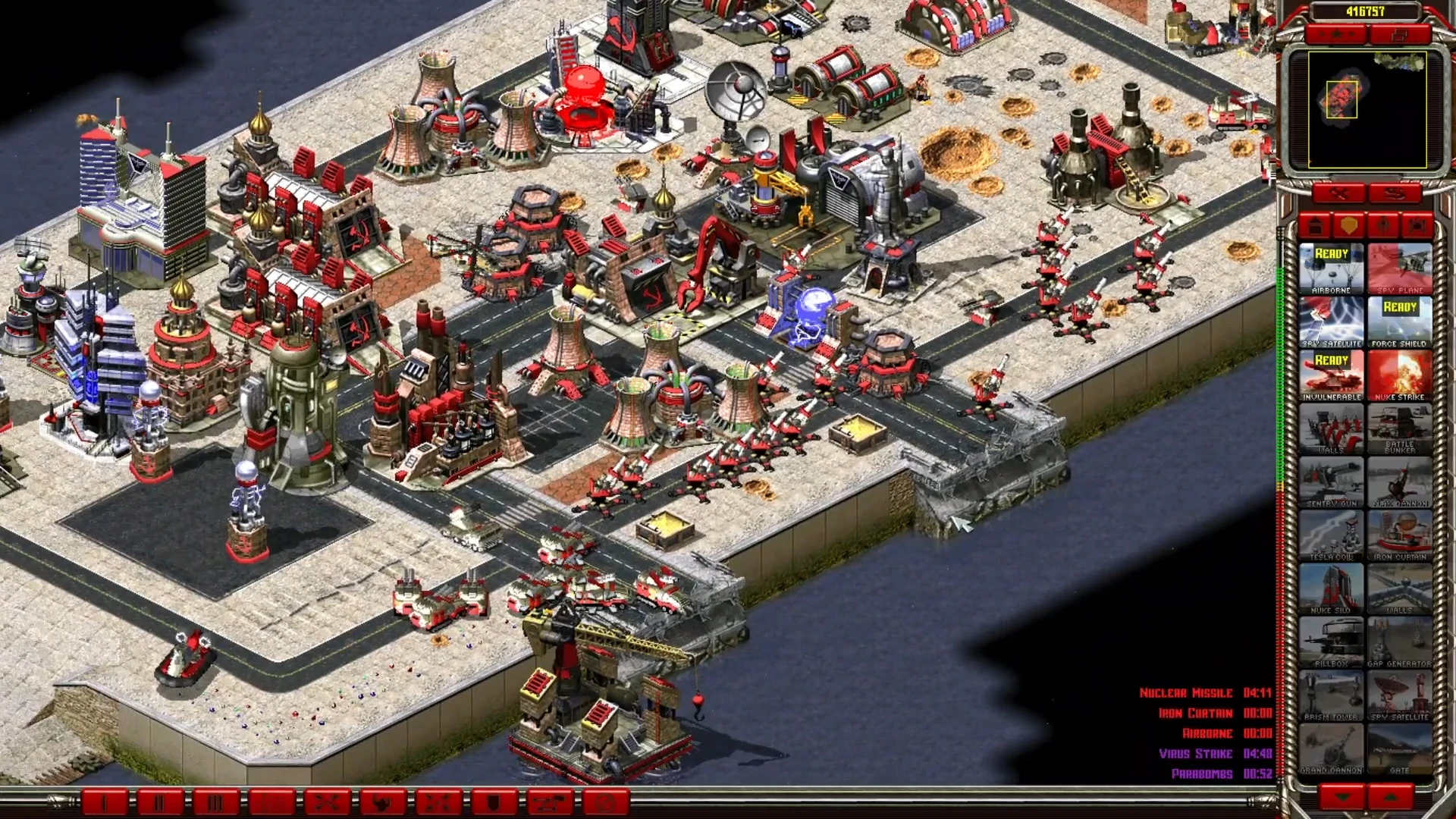Build a Battle Bunker from the sidebar
This screenshot has height=819, width=1456.
(x=1399, y=428)
